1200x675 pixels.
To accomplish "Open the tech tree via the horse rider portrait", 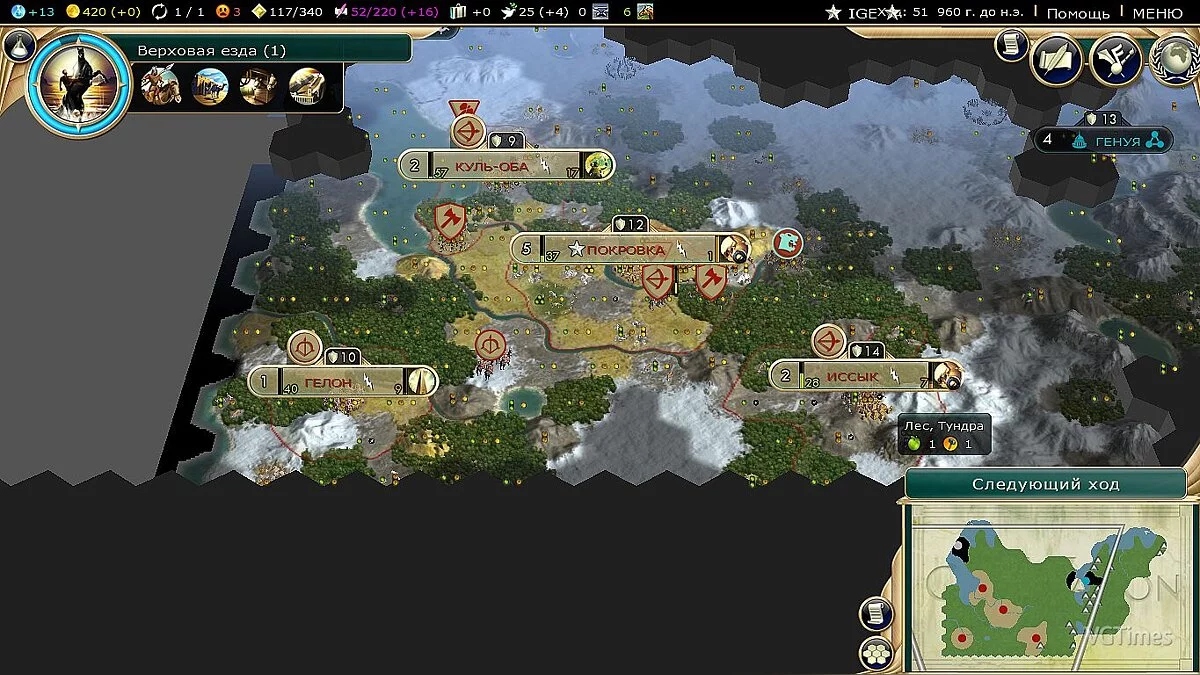I will point(78,82).
